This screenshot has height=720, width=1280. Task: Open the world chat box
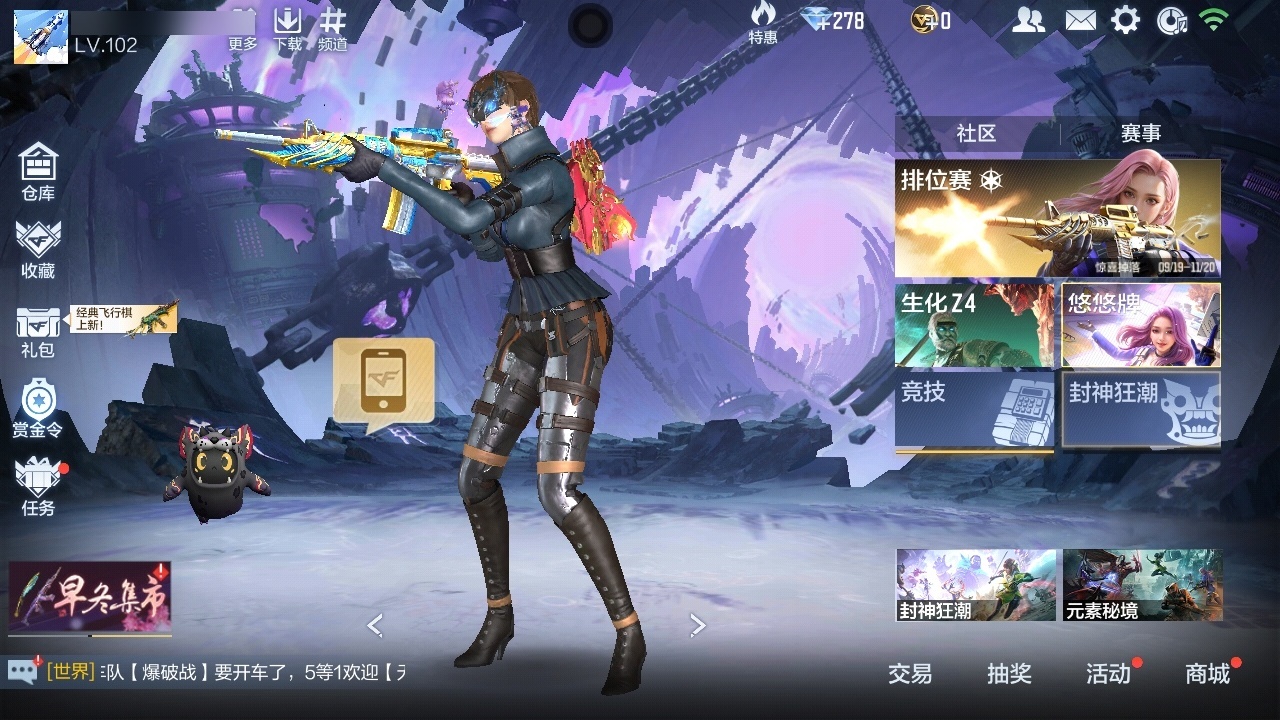220,672
